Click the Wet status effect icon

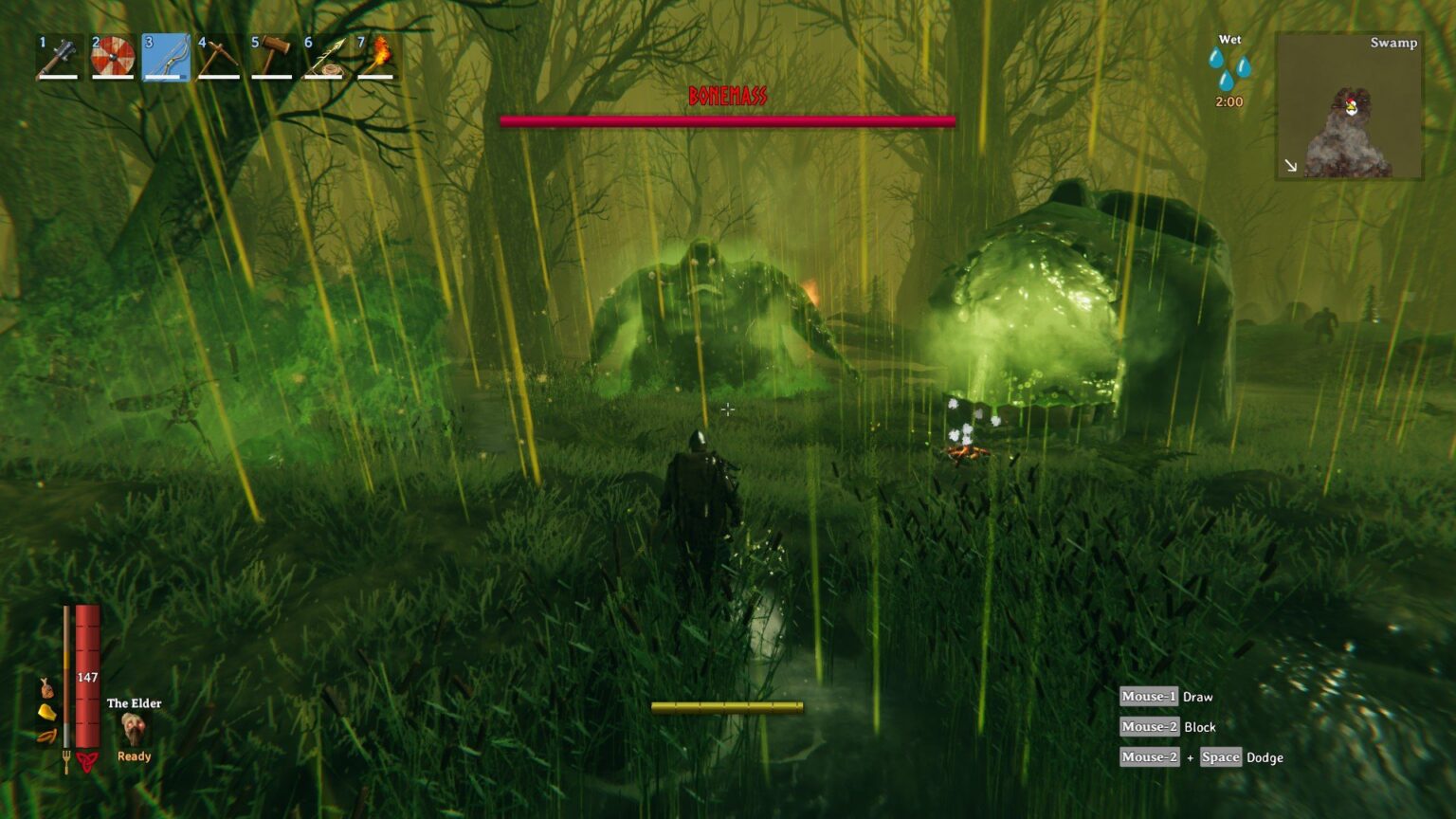tap(1229, 66)
